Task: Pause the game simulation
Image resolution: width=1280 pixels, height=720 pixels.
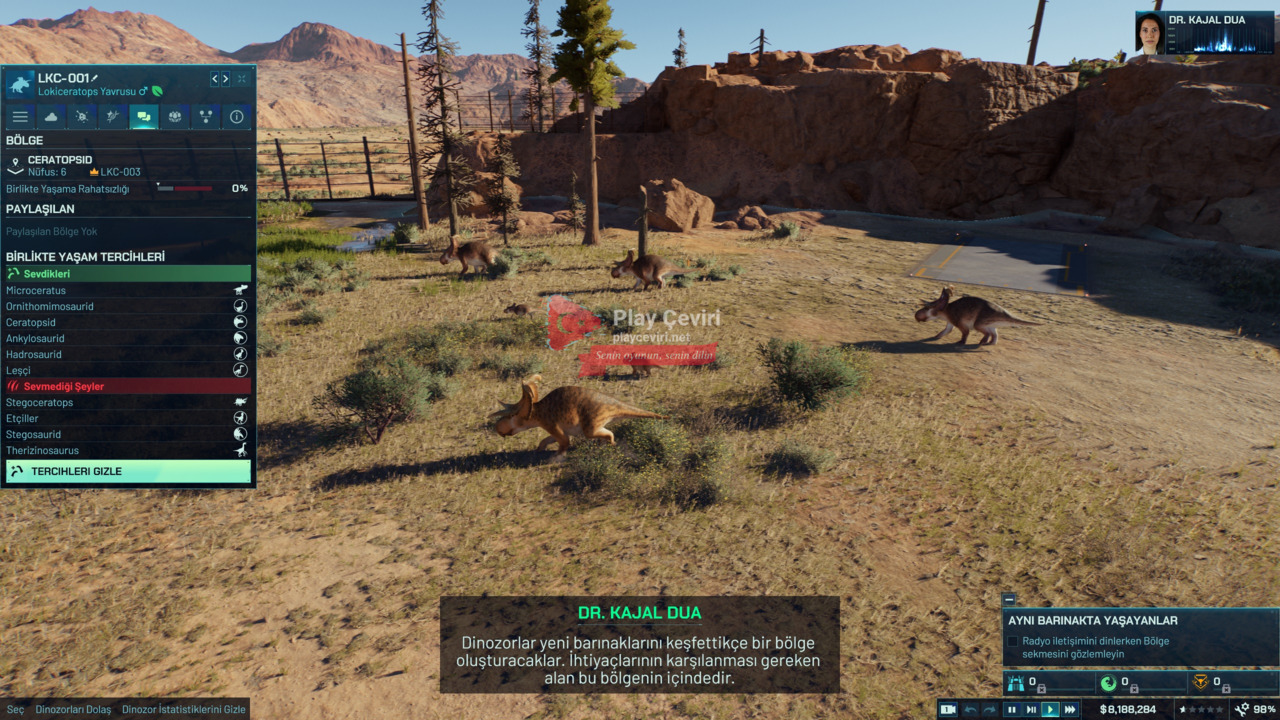Action: [1012, 710]
